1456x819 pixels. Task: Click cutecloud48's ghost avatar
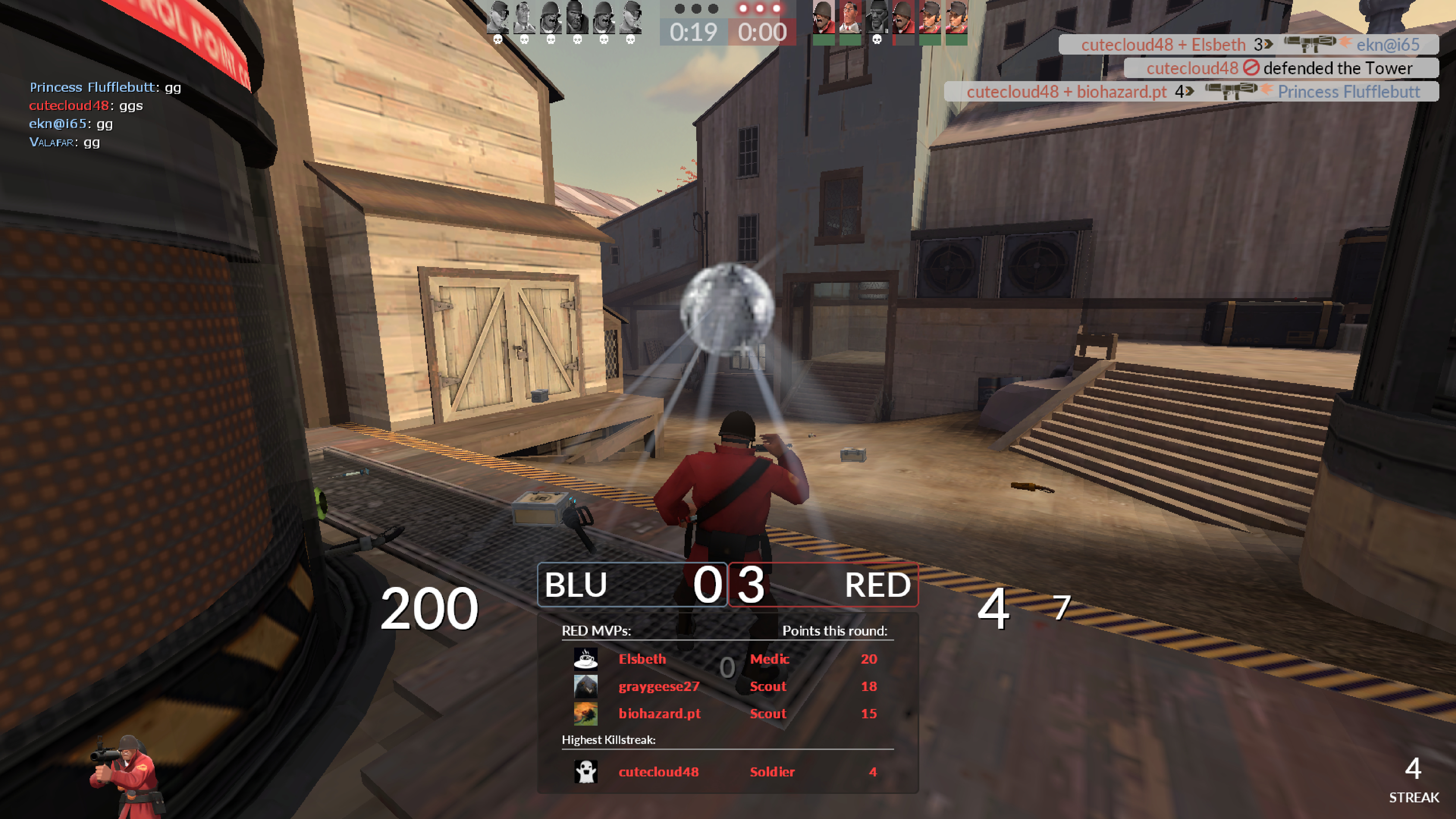[x=586, y=771]
